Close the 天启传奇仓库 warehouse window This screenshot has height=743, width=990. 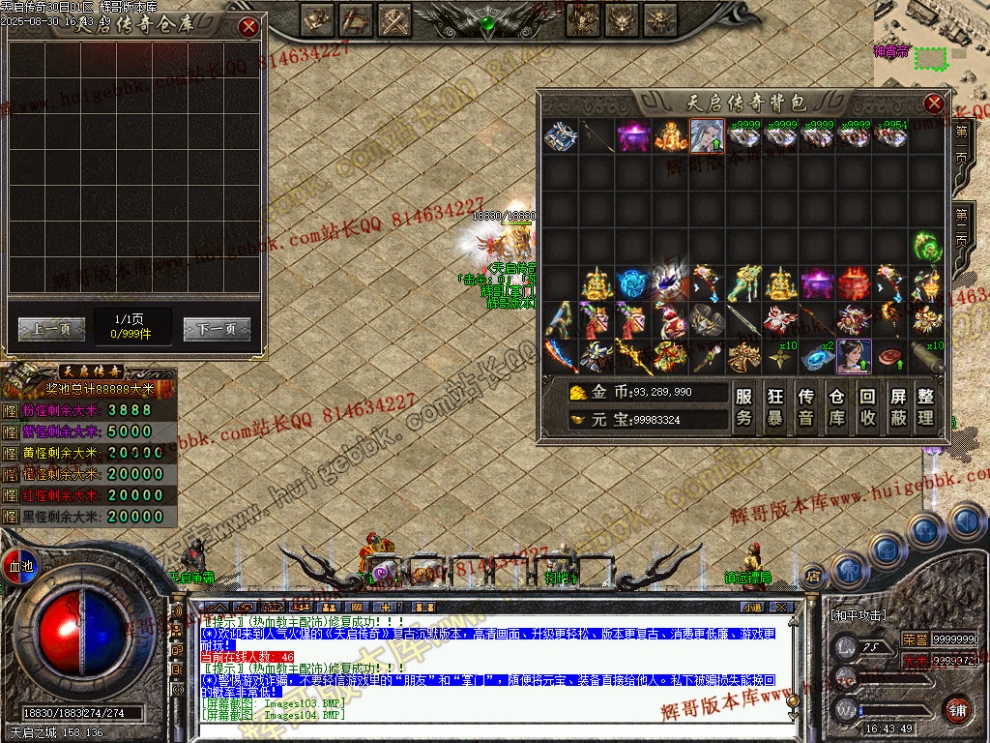pos(248,27)
